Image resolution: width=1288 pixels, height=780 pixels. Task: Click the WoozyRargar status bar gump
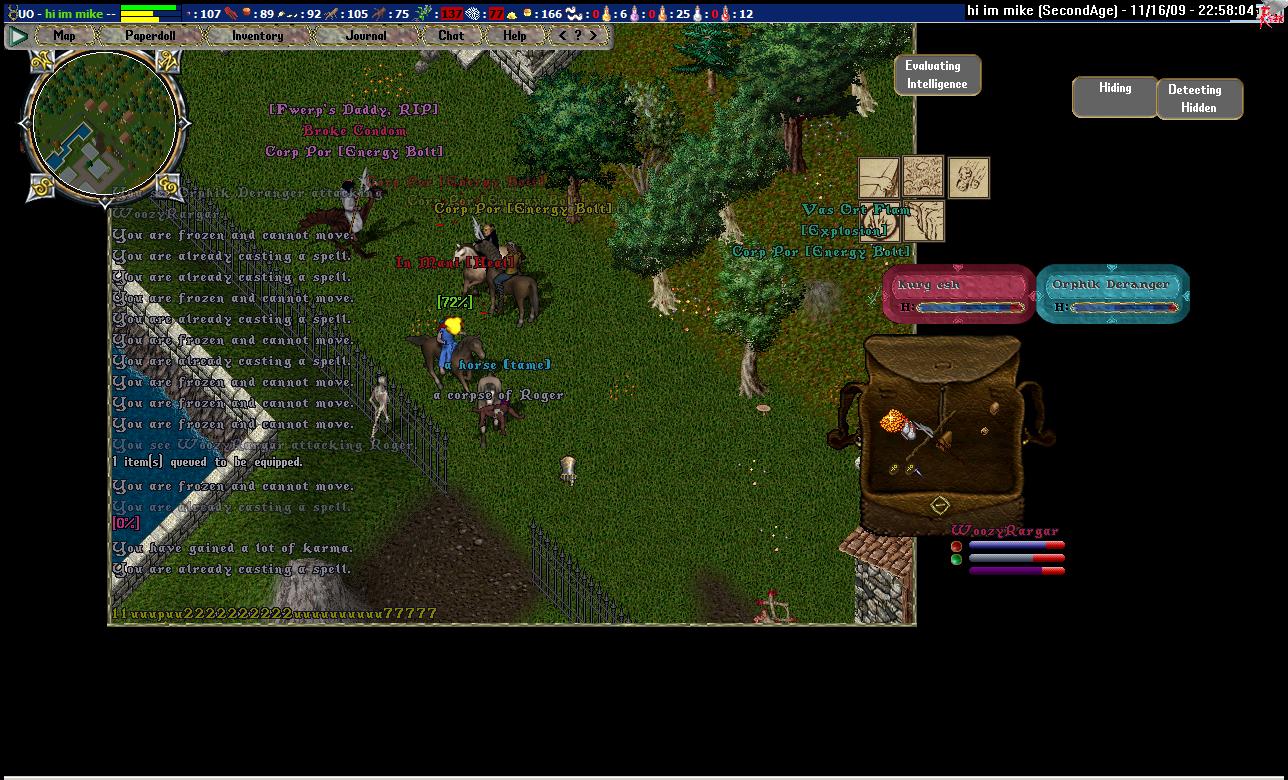(1008, 552)
